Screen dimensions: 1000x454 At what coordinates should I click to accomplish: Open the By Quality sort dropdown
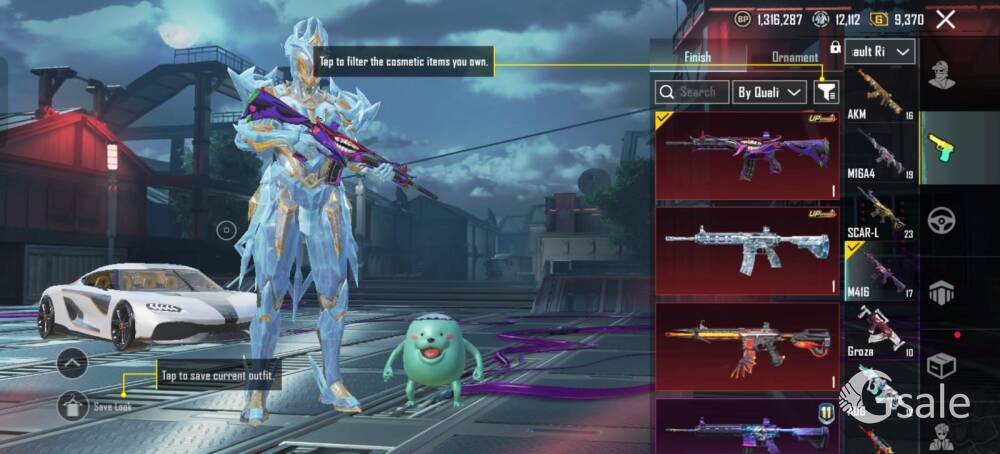point(770,92)
